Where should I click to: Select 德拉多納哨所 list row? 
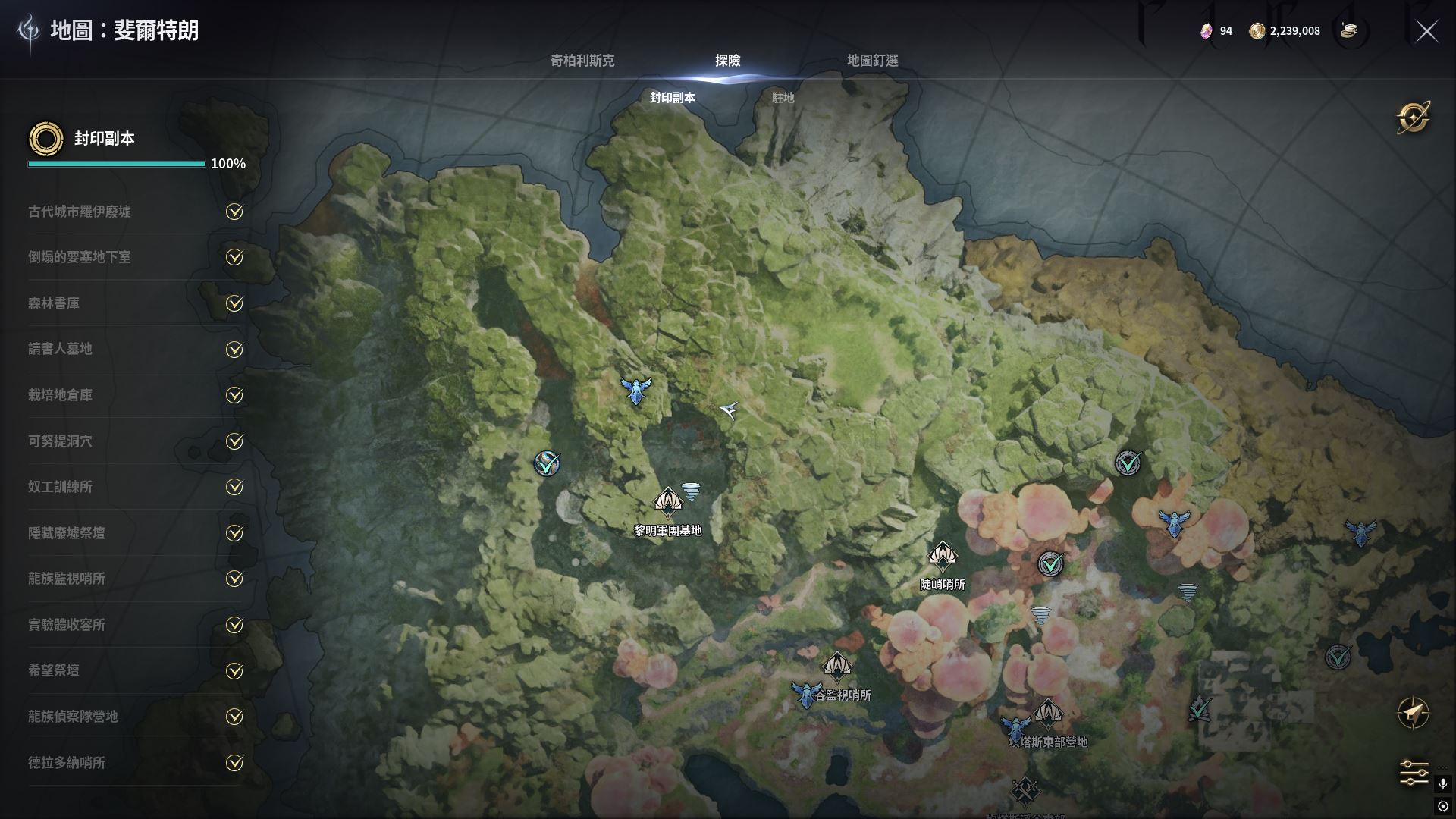click(67, 763)
